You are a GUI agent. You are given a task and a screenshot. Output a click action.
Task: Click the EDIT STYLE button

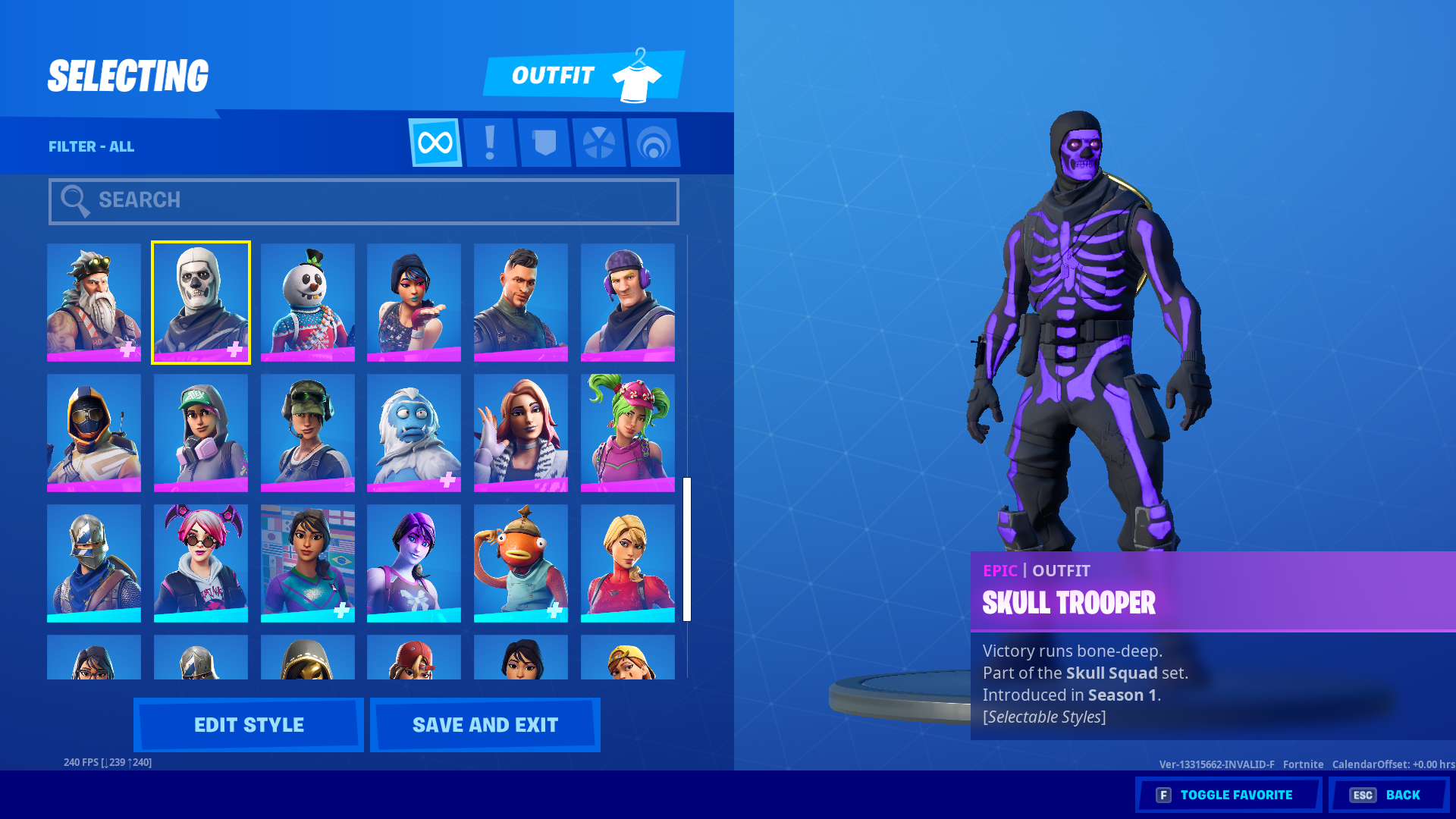[248, 724]
